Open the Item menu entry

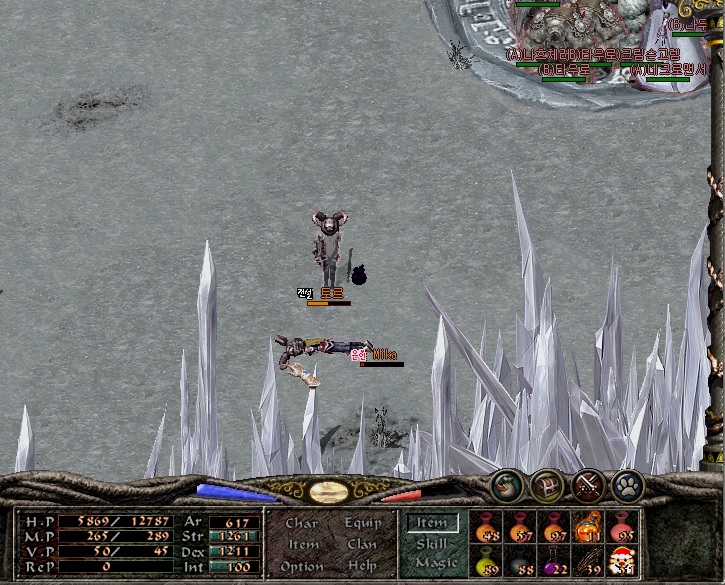[303, 544]
